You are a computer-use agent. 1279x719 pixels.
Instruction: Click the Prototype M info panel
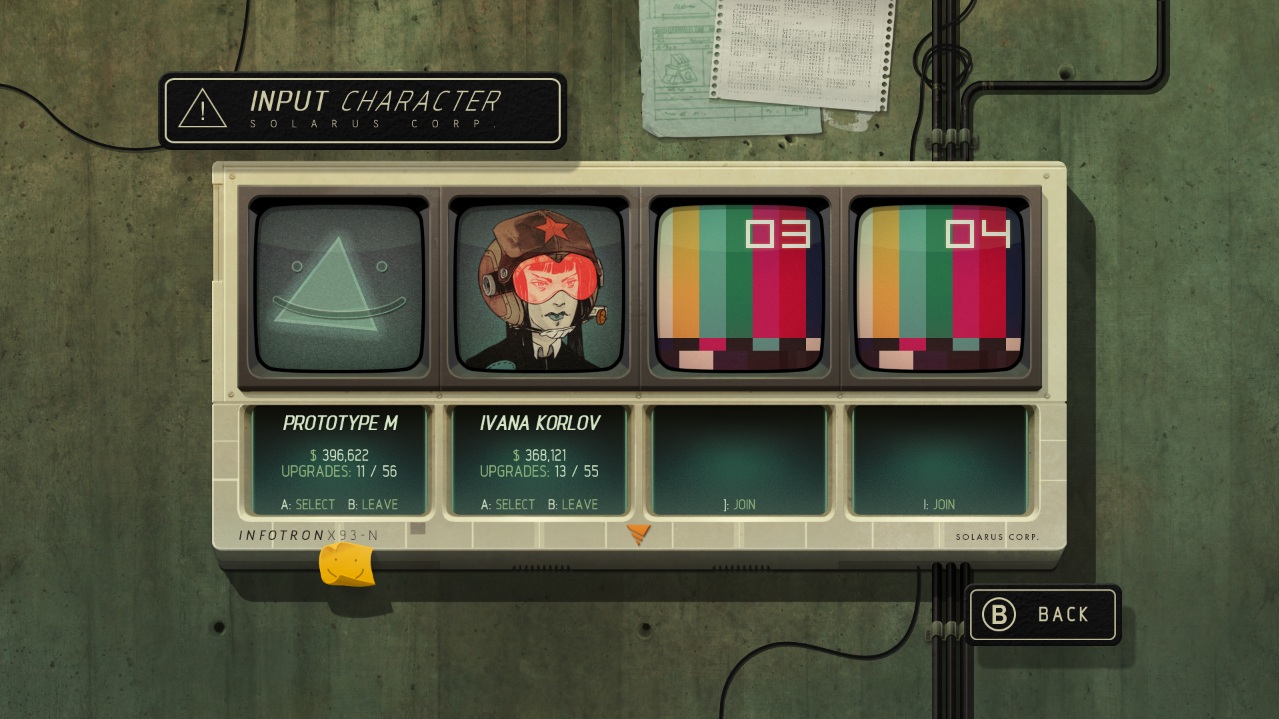tap(340, 461)
